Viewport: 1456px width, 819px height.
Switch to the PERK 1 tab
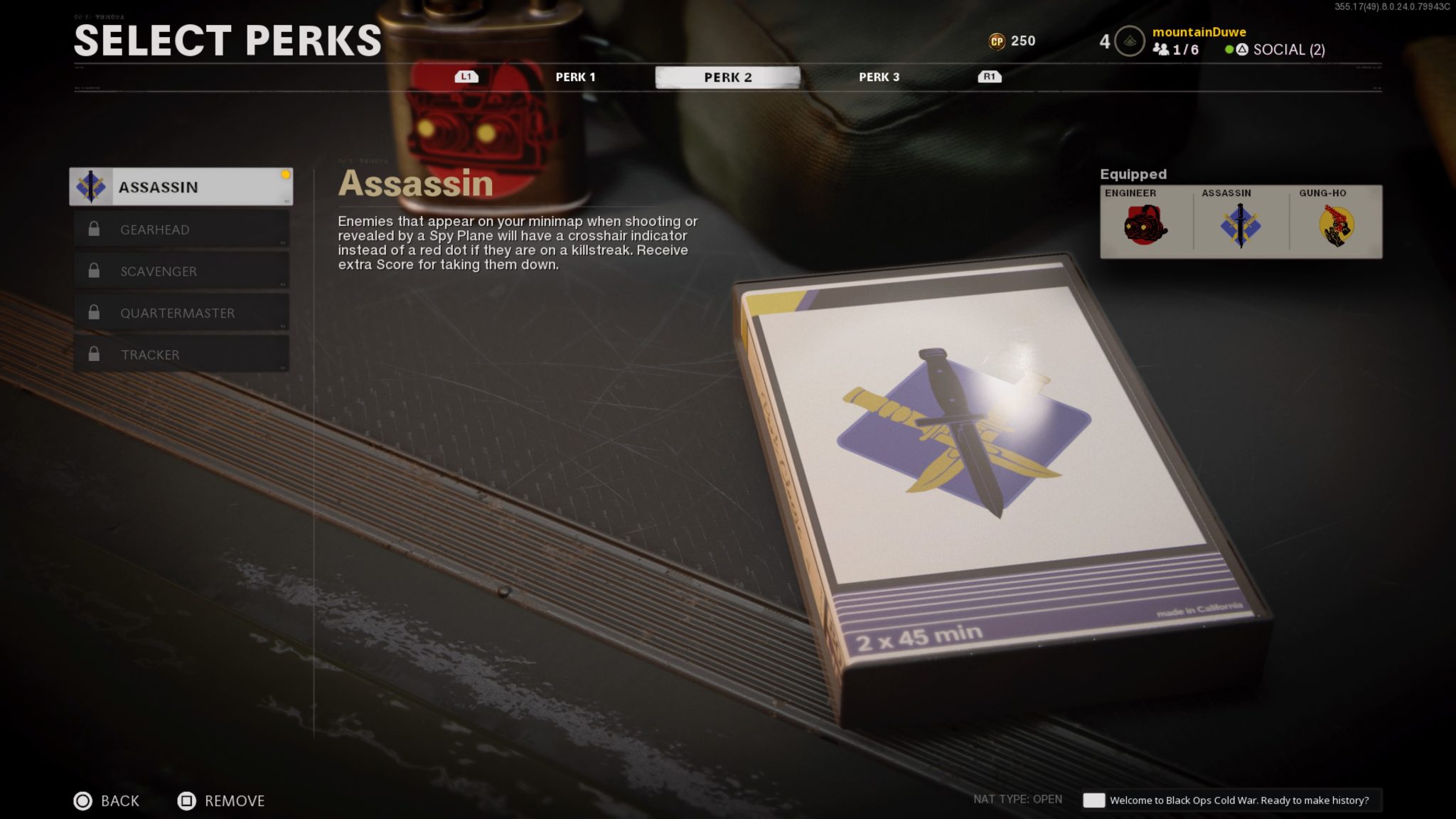[576, 77]
